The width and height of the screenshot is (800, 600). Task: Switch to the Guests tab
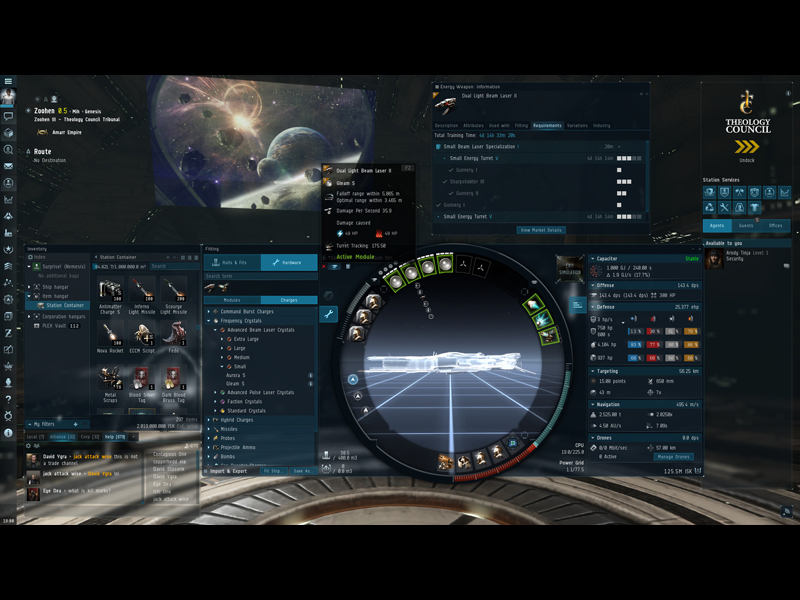pyautogui.click(x=746, y=226)
